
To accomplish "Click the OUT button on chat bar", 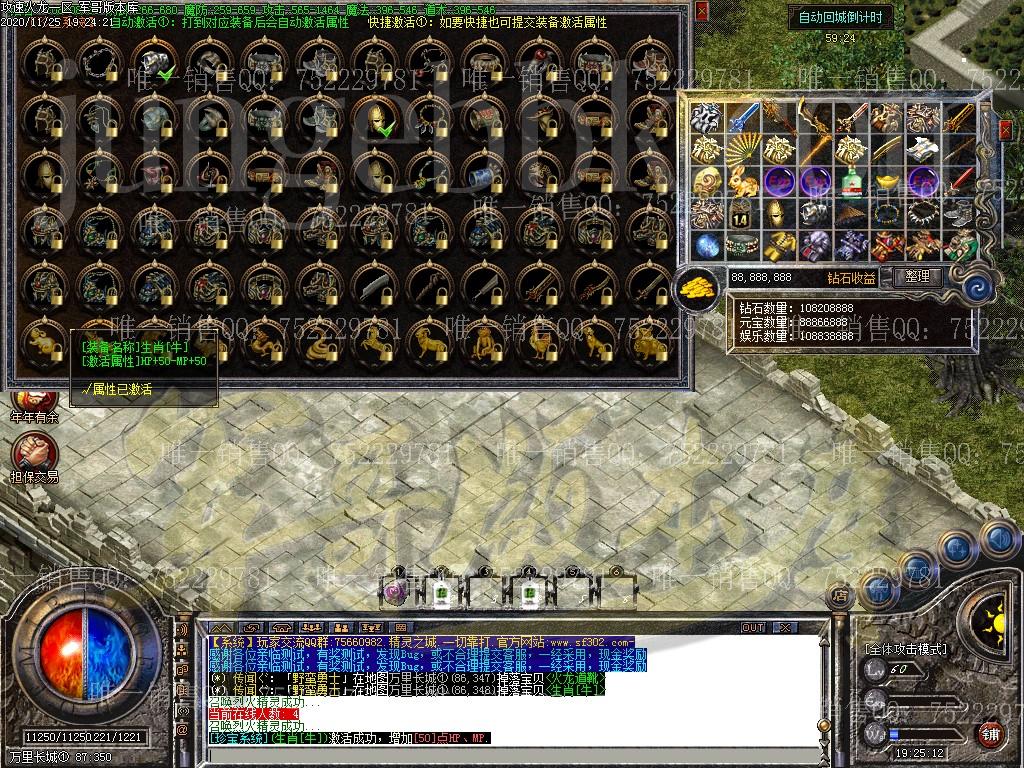I will tap(753, 628).
